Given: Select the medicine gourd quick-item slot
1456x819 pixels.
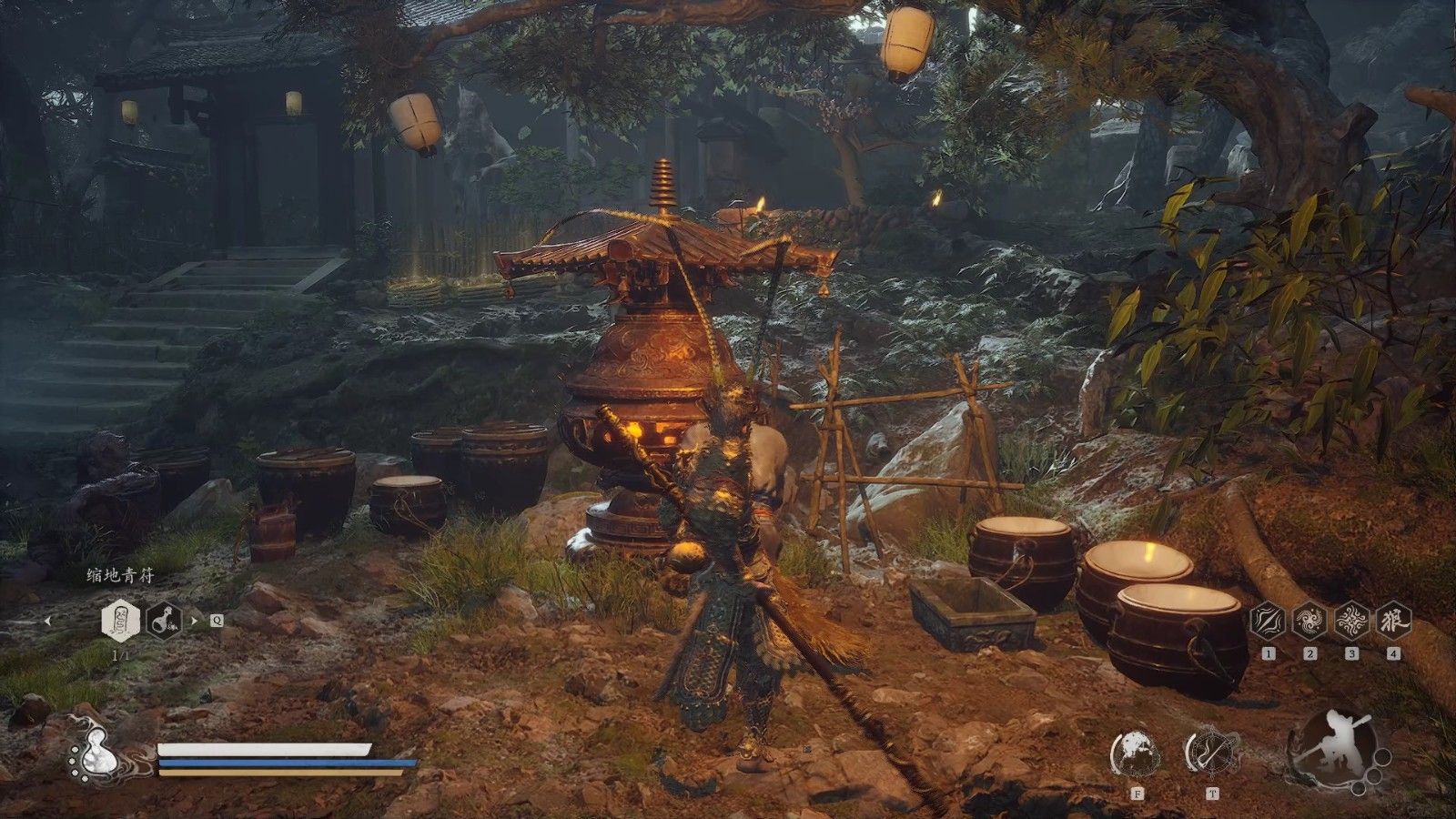Looking at the screenshot, I should (164, 622).
